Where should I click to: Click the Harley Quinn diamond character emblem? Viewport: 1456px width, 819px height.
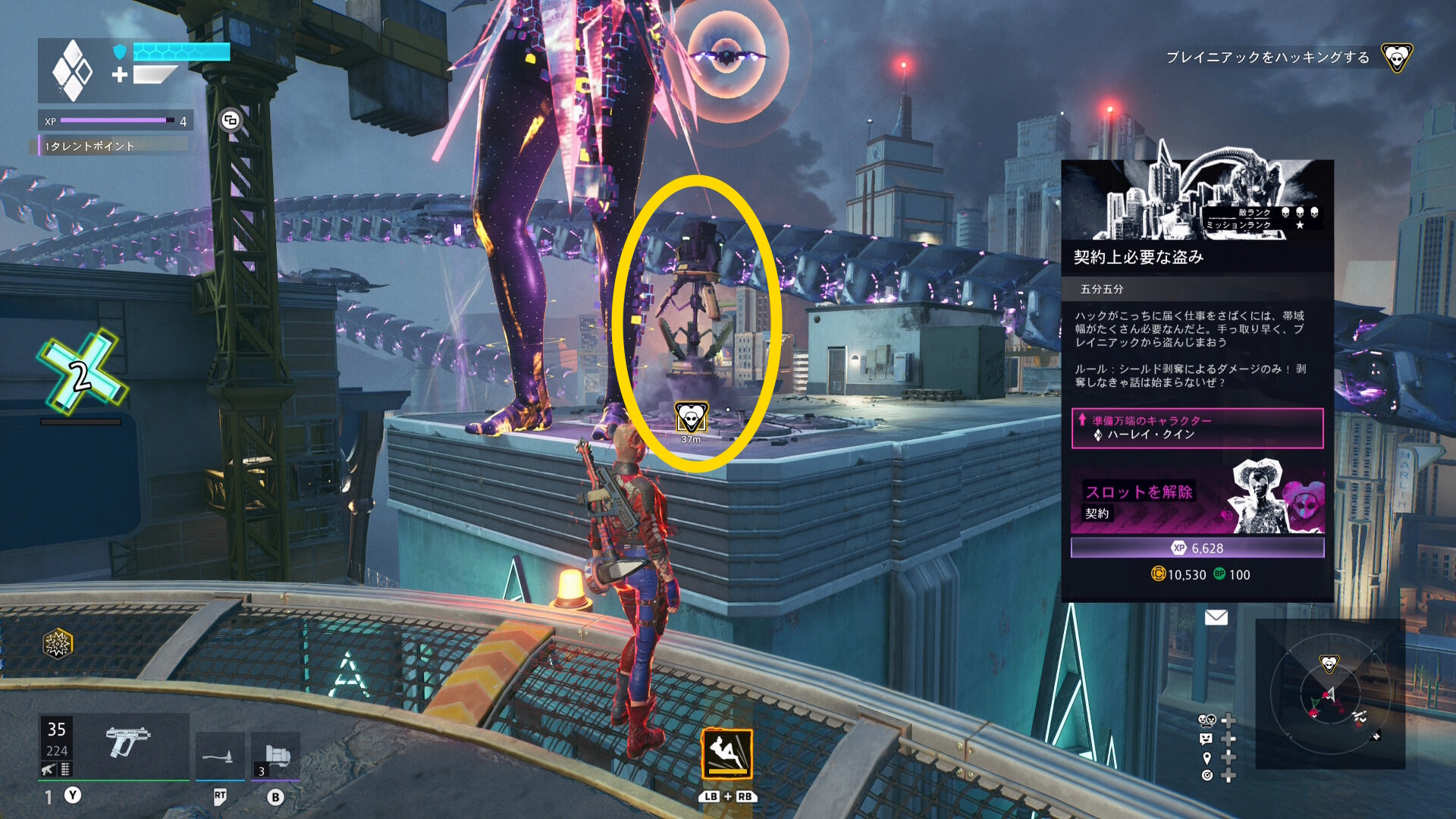point(71,71)
